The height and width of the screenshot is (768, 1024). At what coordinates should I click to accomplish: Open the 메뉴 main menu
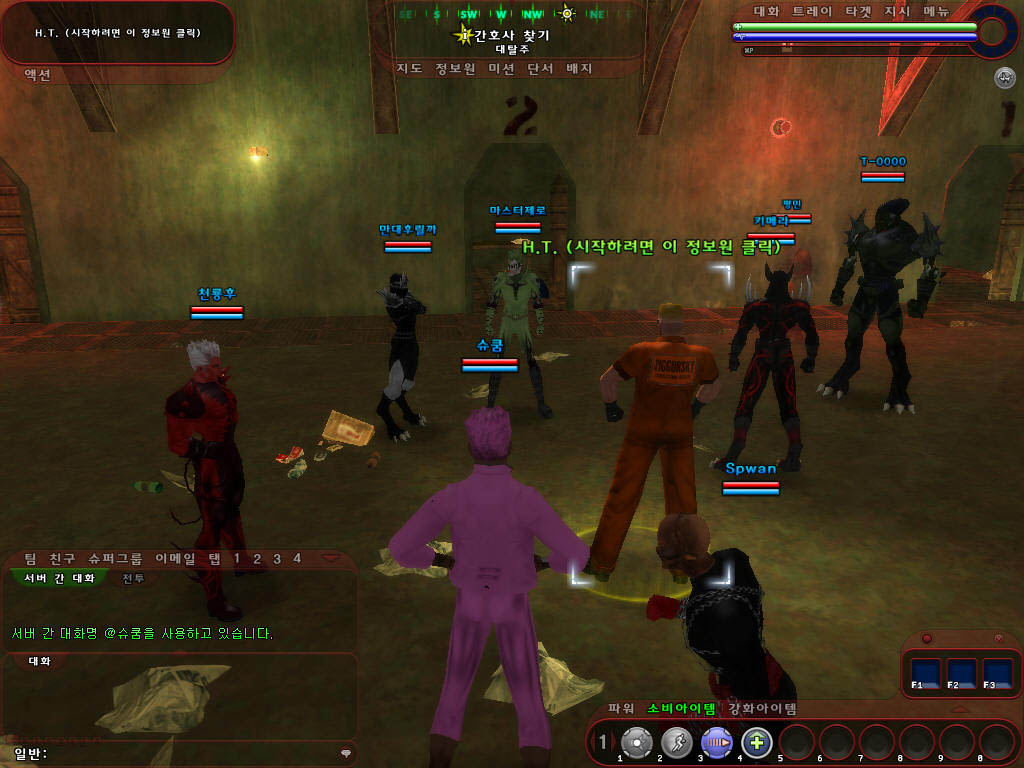click(936, 12)
